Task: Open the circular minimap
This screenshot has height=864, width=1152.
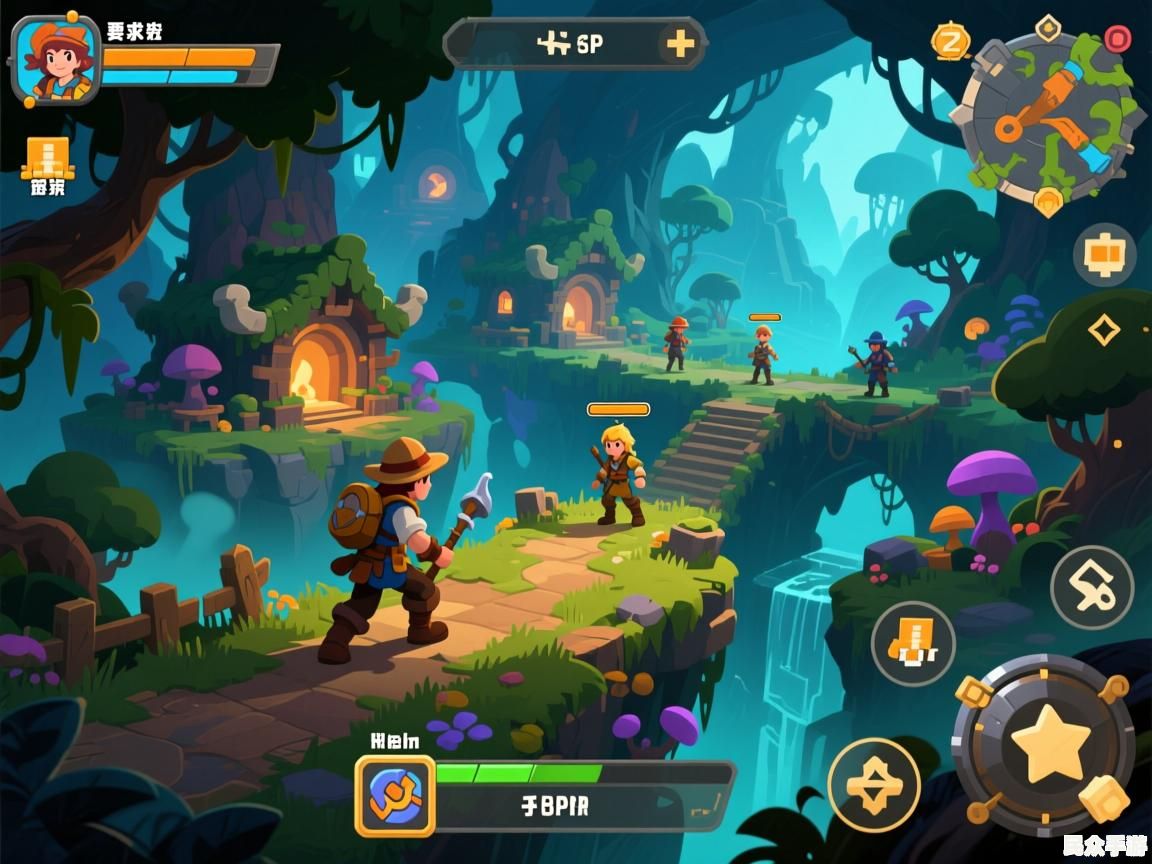Action: 1048,118
